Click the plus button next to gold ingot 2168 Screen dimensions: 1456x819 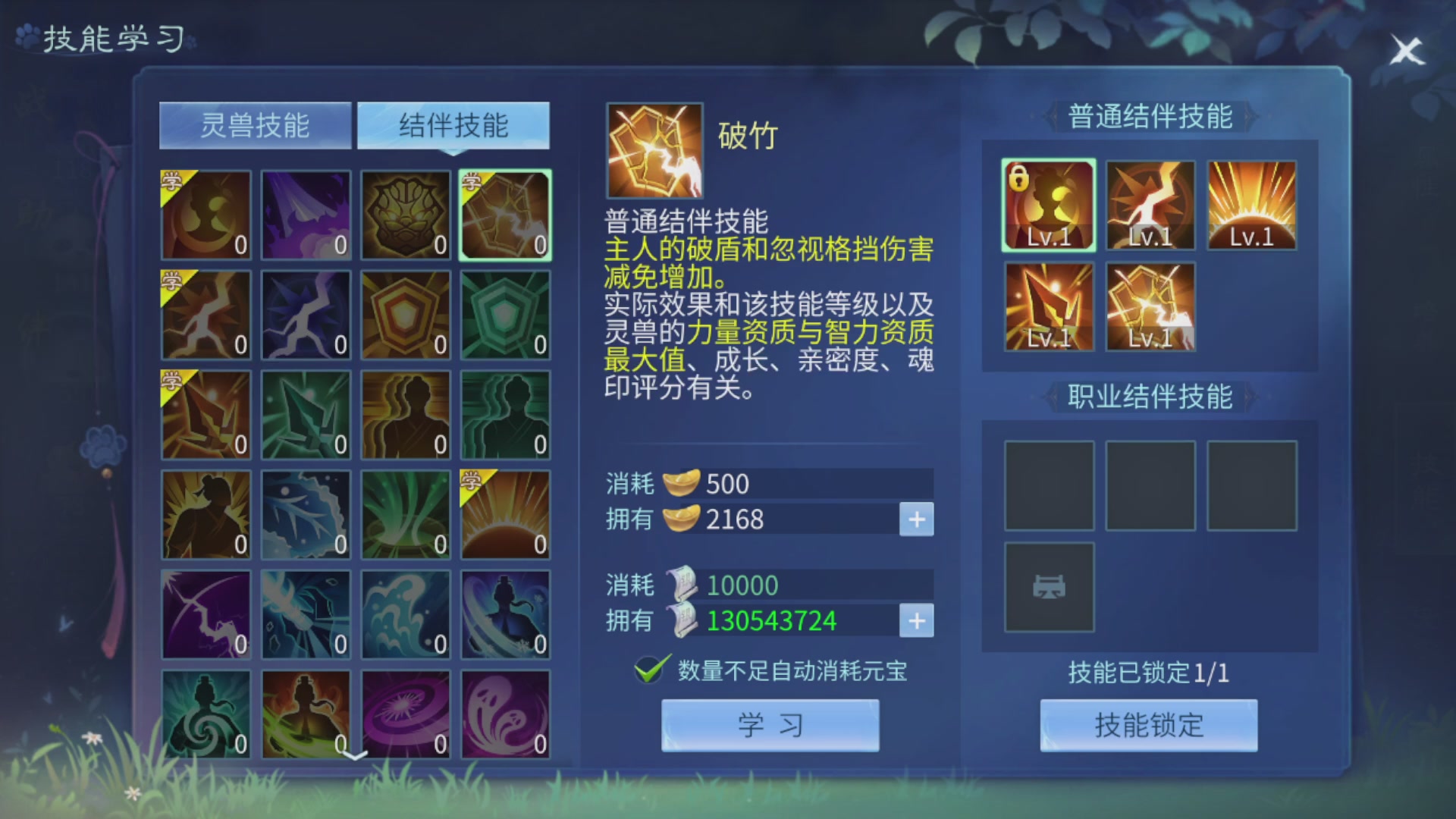point(916,519)
